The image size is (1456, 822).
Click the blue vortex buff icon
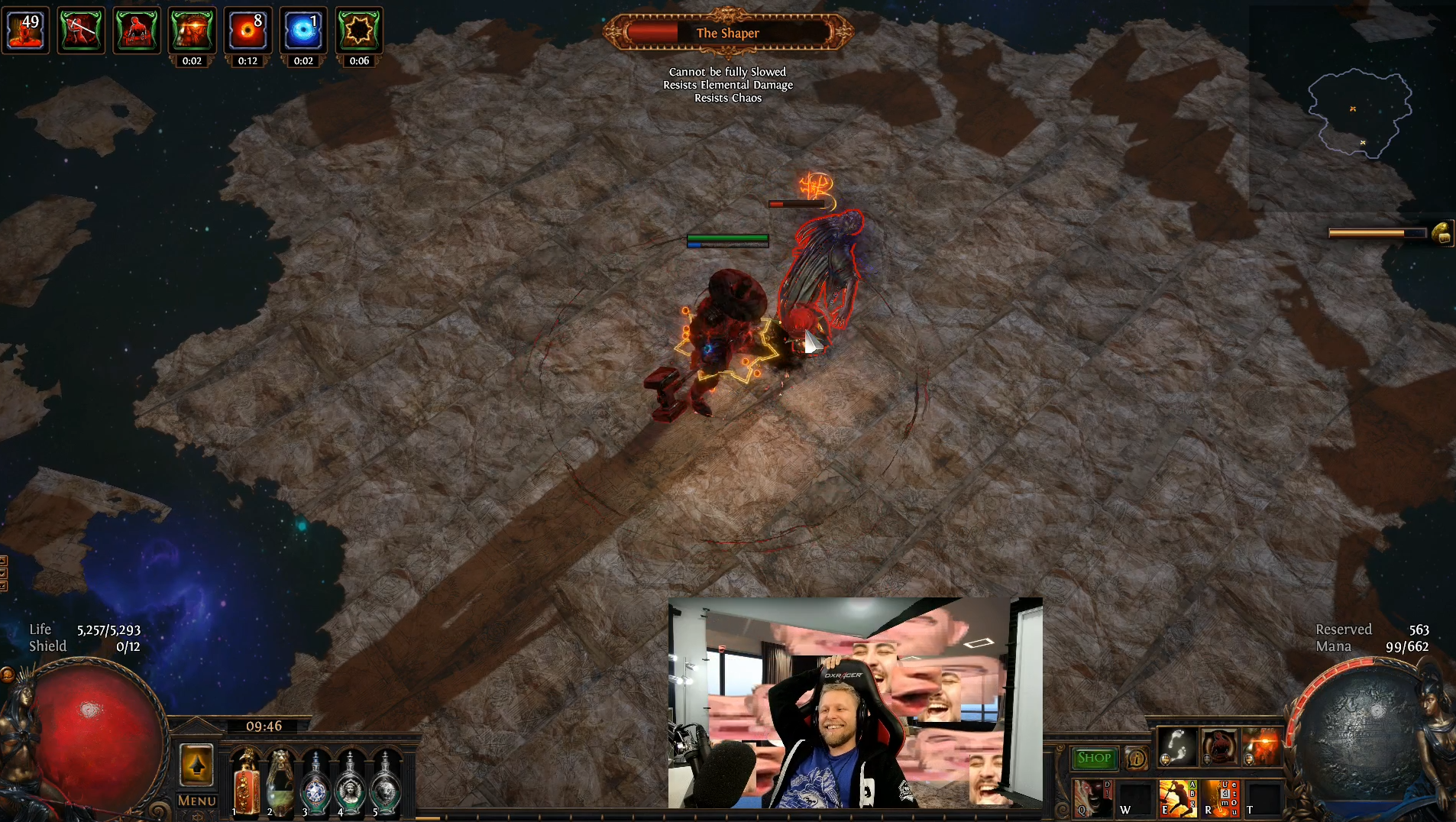[x=303, y=31]
